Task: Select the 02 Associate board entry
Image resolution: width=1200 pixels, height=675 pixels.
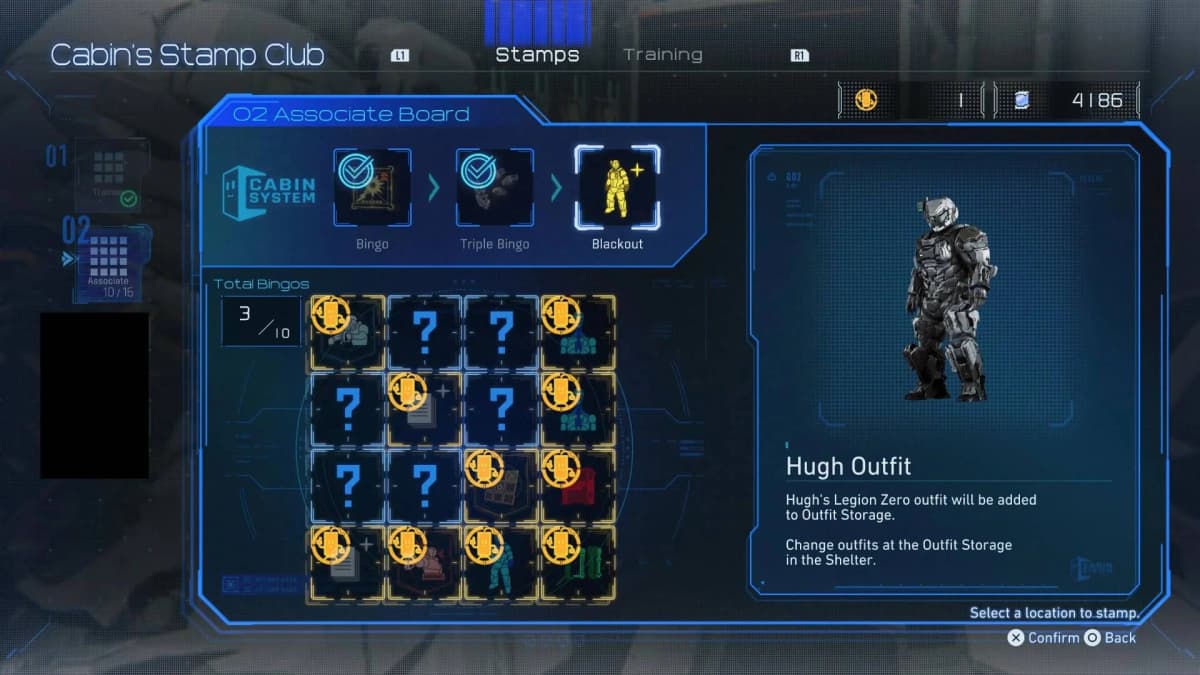Action: pyautogui.click(x=108, y=262)
